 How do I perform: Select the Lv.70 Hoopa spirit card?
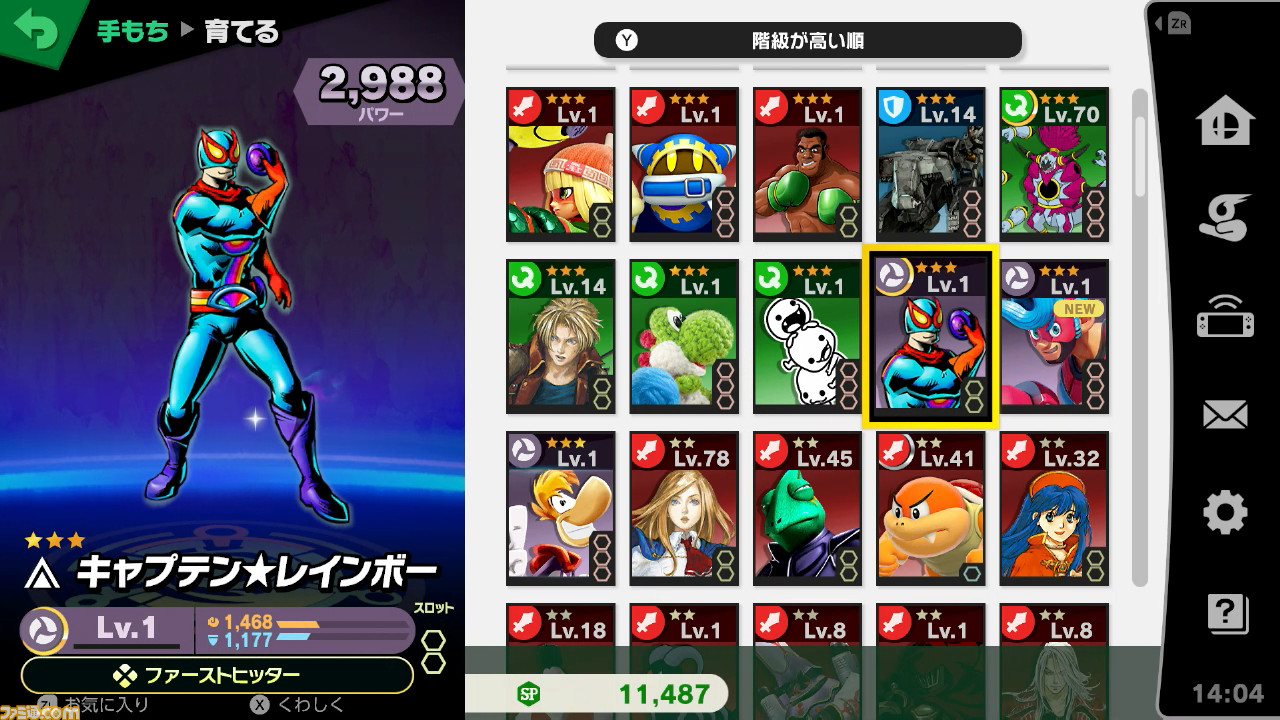pos(1053,163)
